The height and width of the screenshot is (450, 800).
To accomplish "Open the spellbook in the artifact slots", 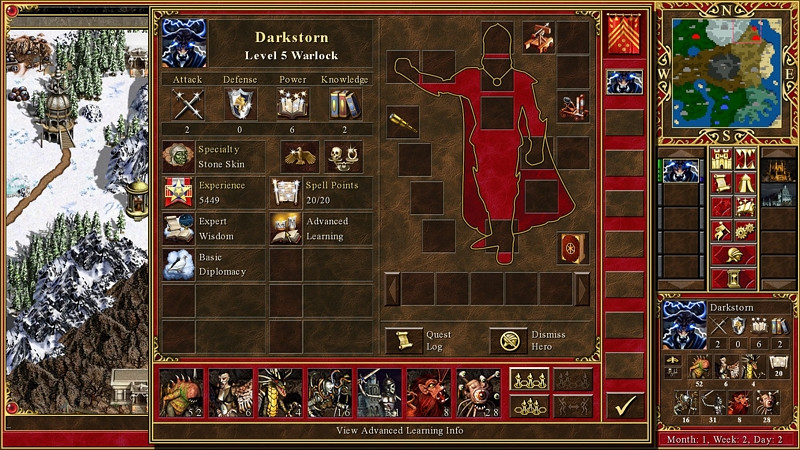I will (x=572, y=247).
